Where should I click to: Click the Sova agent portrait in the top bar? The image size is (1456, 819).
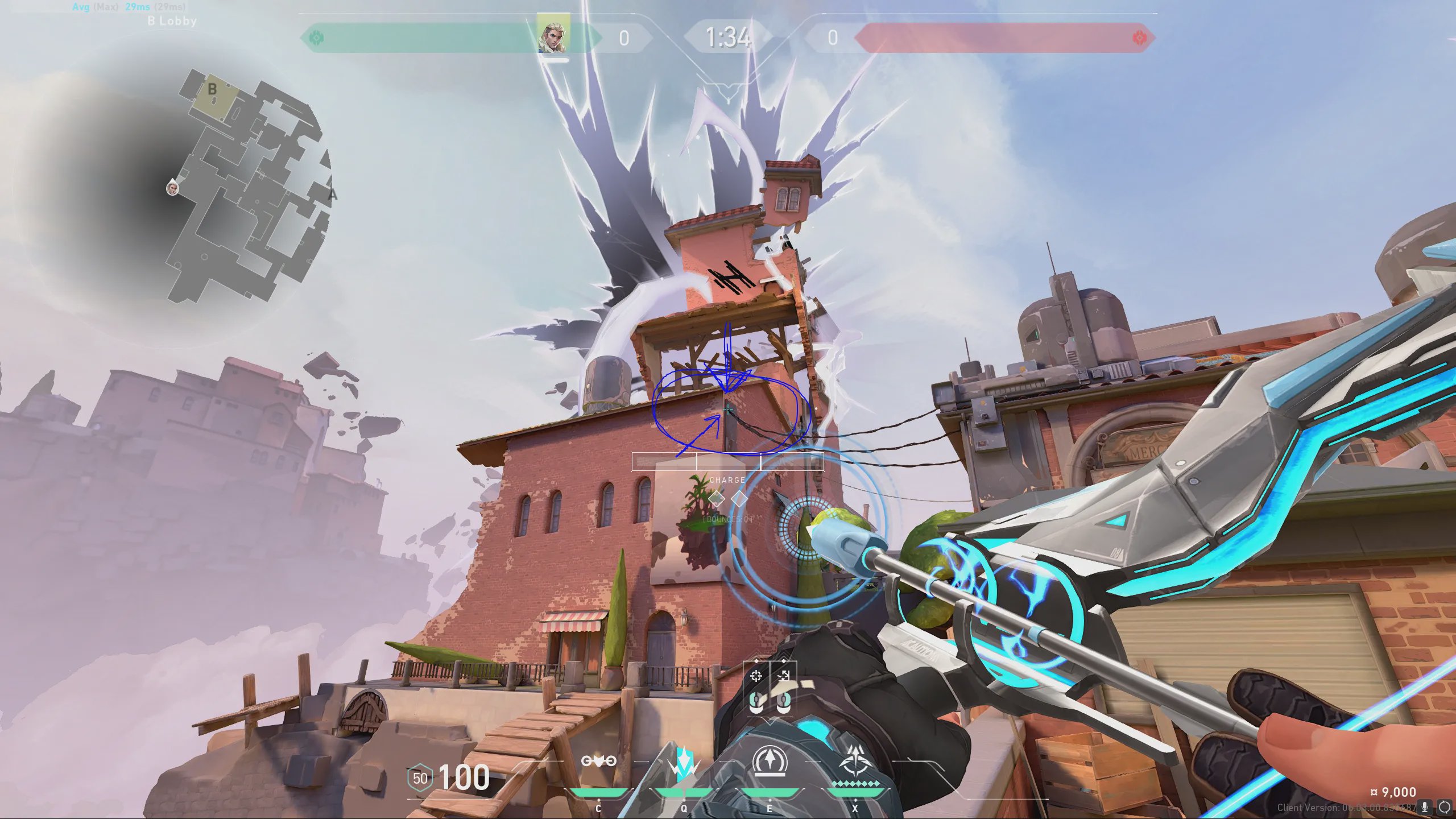tap(553, 36)
